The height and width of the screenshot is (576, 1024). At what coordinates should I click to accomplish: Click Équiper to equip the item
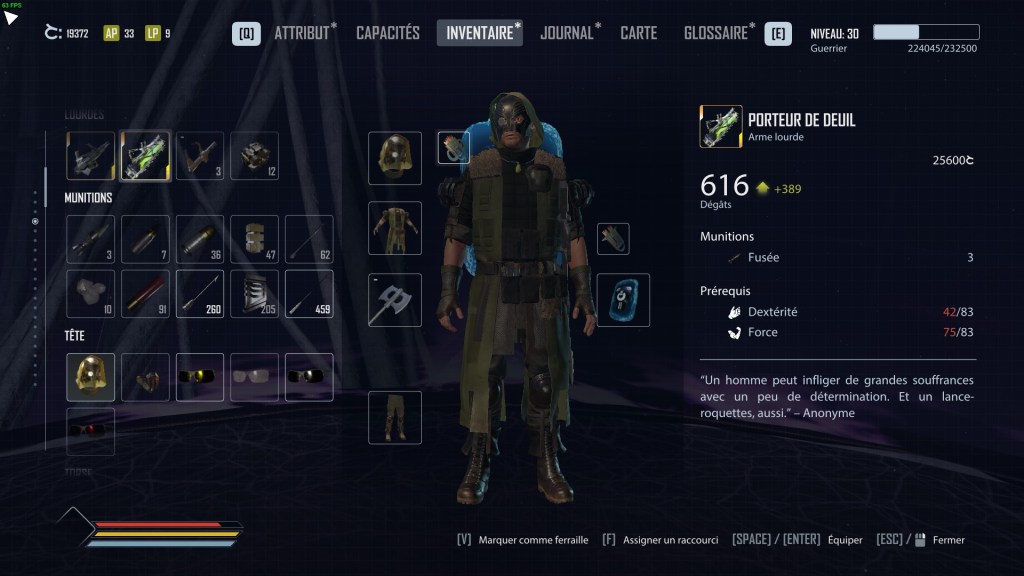click(x=844, y=540)
